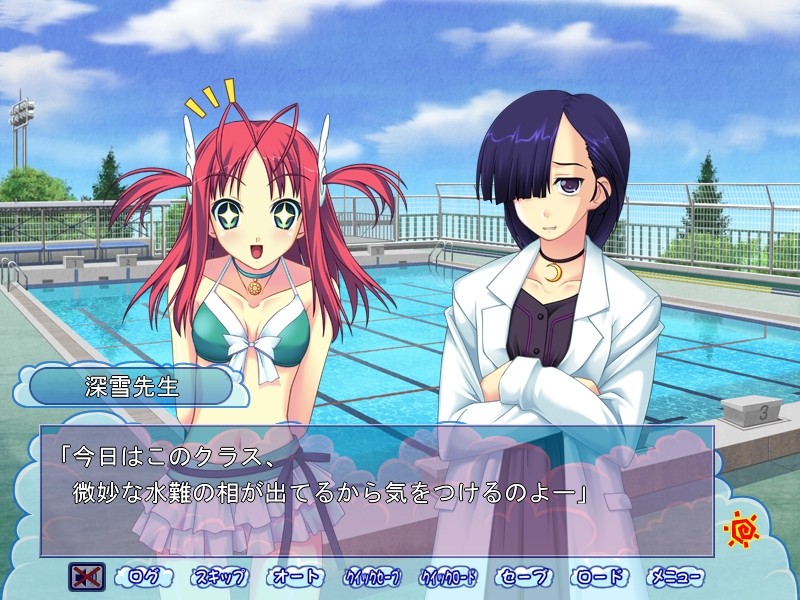The image size is (800, 600).
Task: Click the クイックセーブ quick save button
Action: [x=372, y=577]
